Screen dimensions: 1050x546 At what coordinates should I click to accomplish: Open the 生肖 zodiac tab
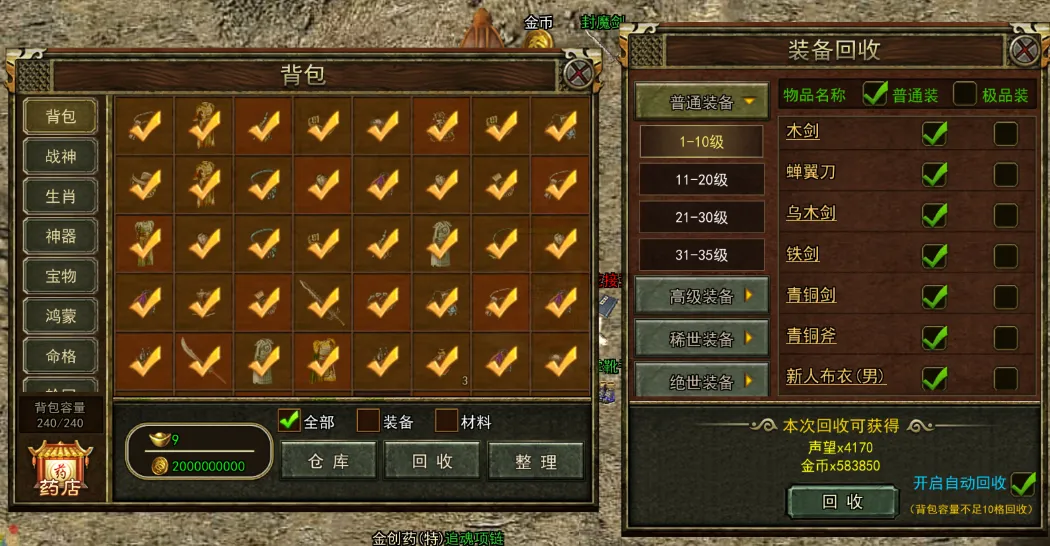(x=60, y=197)
